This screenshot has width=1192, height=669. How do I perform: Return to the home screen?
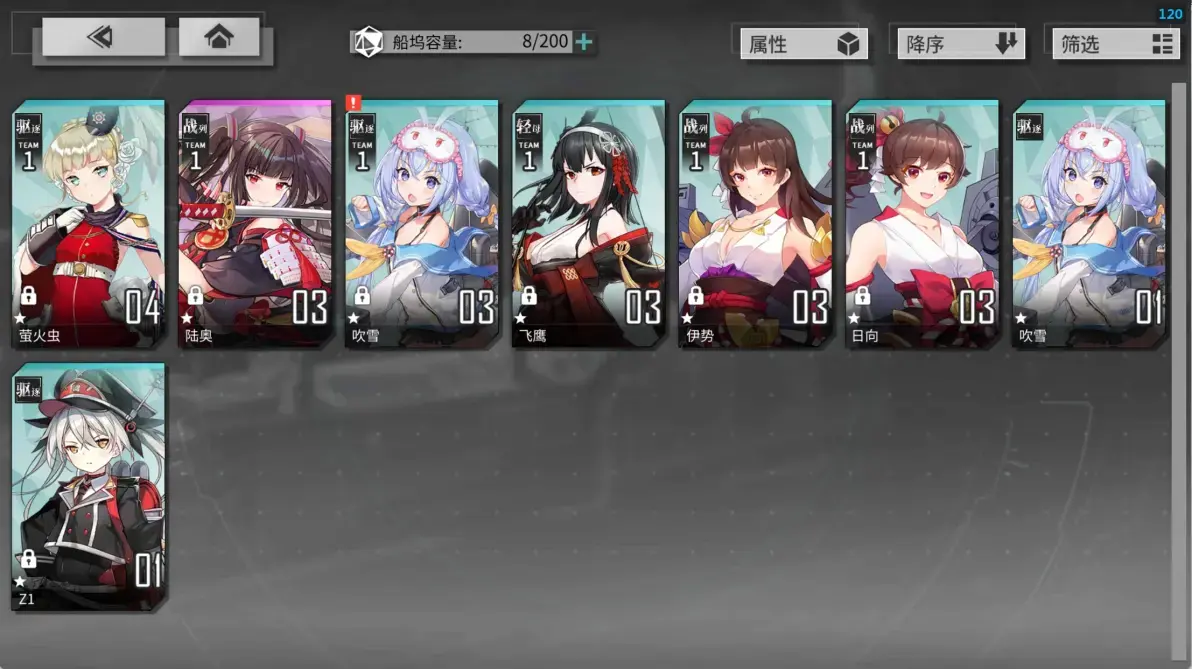coord(219,38)
